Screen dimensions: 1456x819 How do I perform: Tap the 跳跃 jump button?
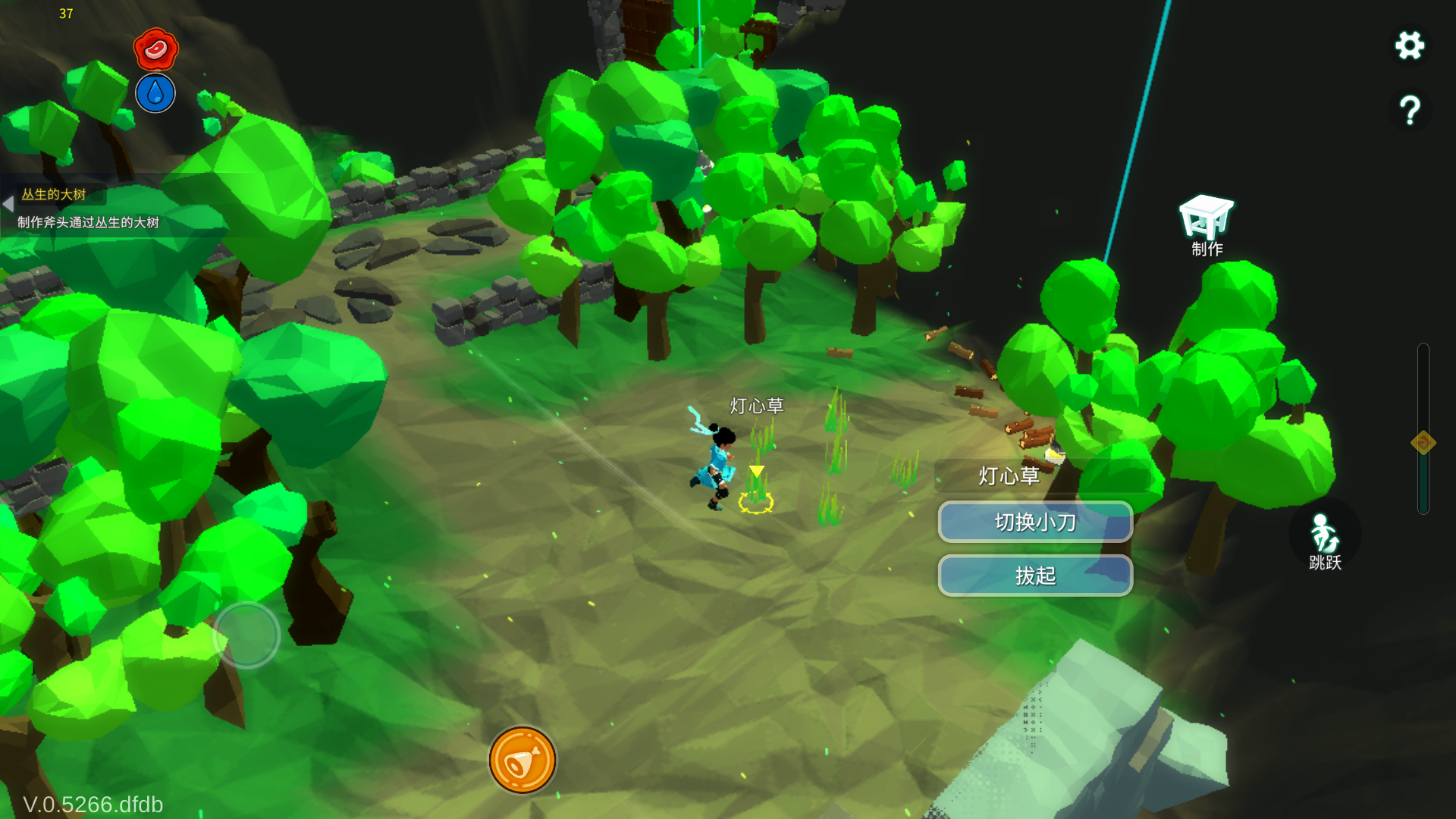pyautogui.click(x=1325, y=540)
